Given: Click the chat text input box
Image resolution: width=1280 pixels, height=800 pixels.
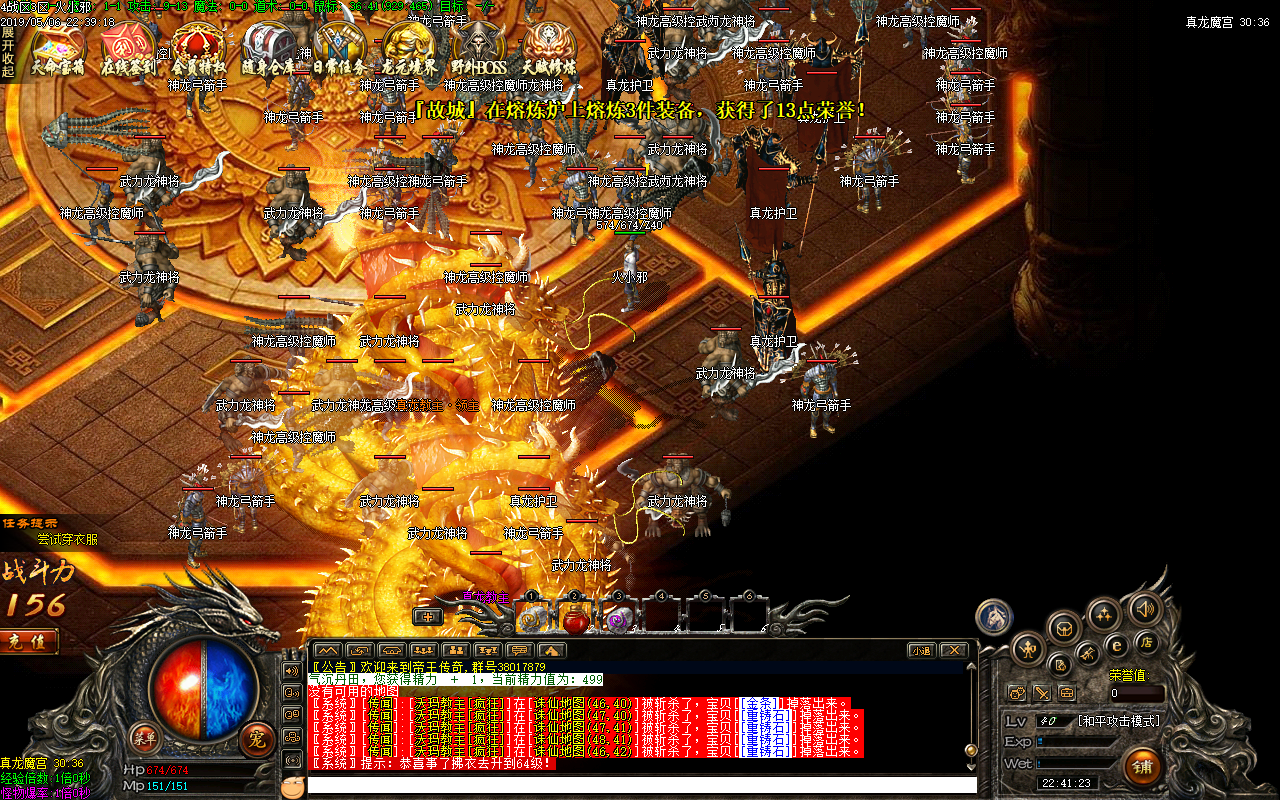Looking at the screenshot, I should (x=640, y=785).
